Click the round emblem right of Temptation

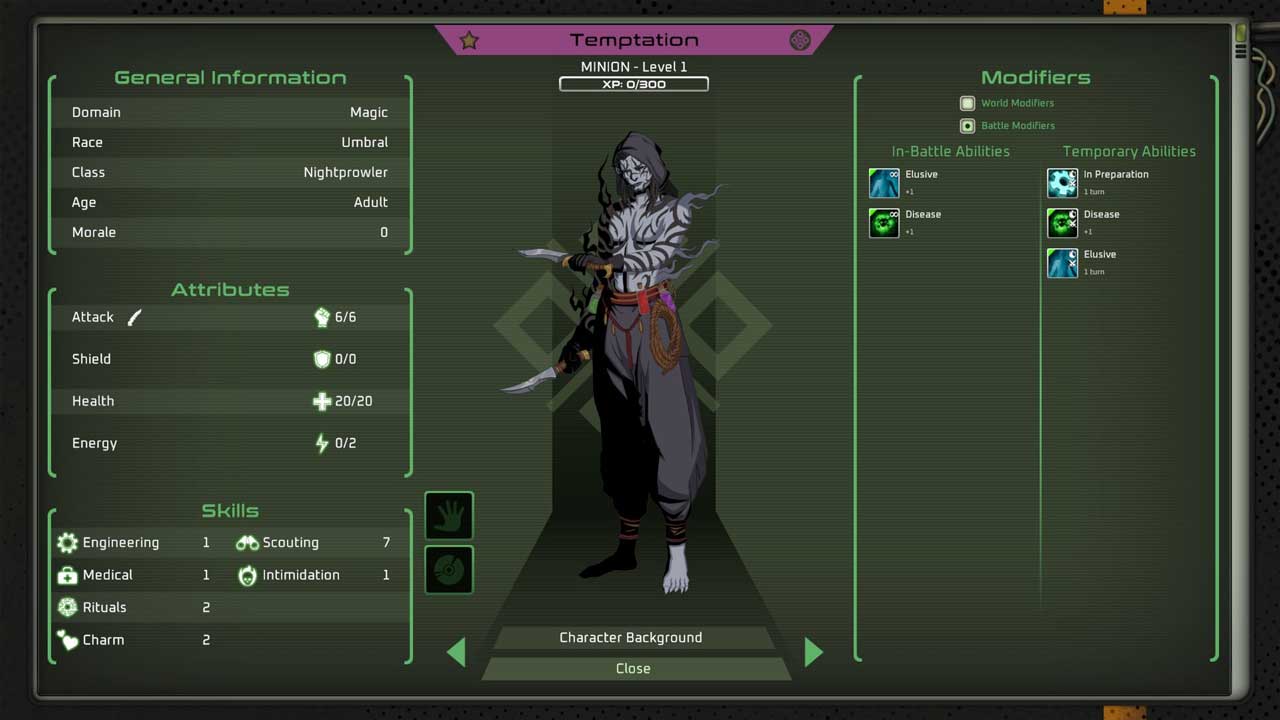[799, 40]
